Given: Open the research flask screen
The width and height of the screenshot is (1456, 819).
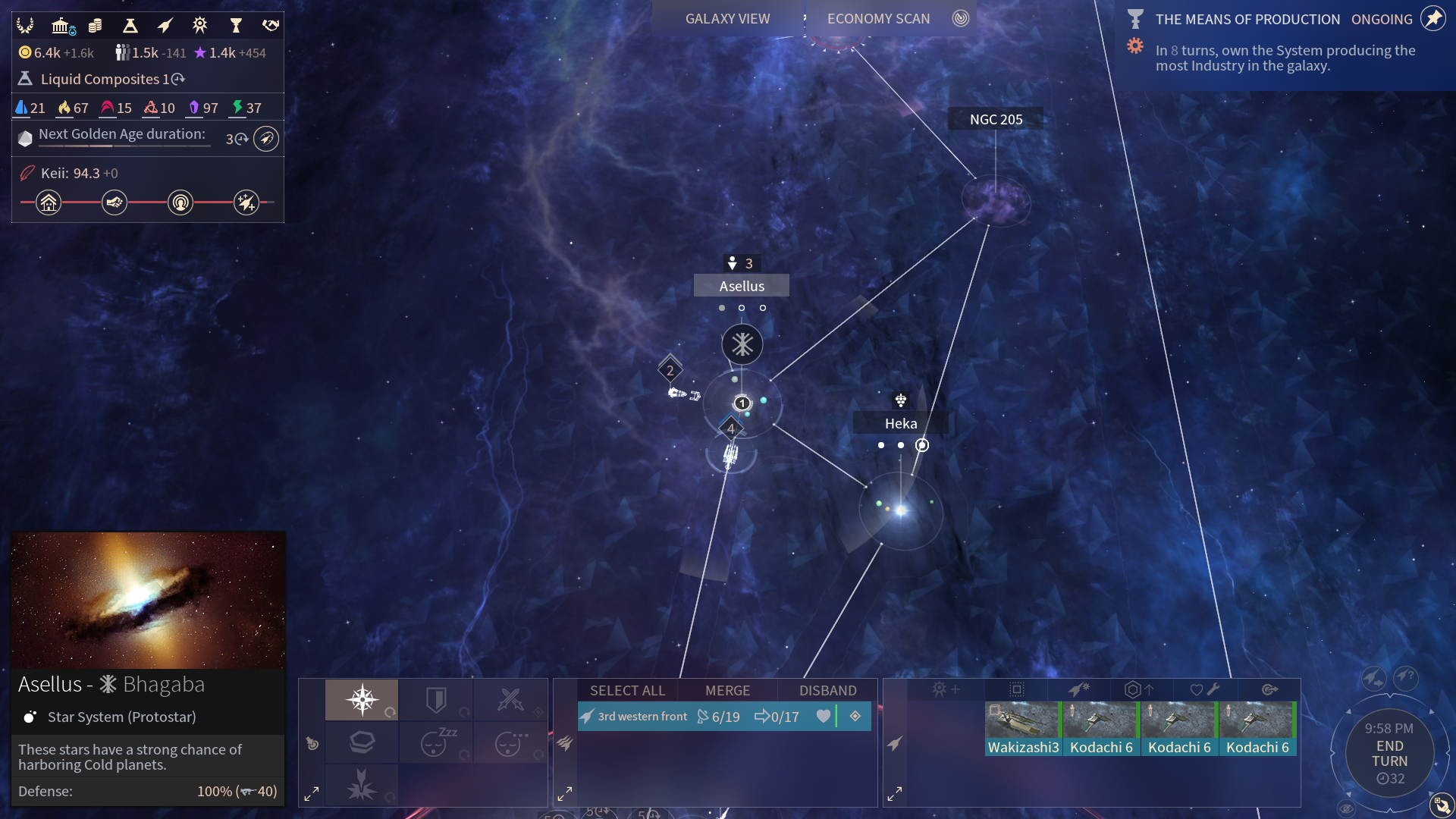Looking at the screenshot, I should tap(130, 26).
